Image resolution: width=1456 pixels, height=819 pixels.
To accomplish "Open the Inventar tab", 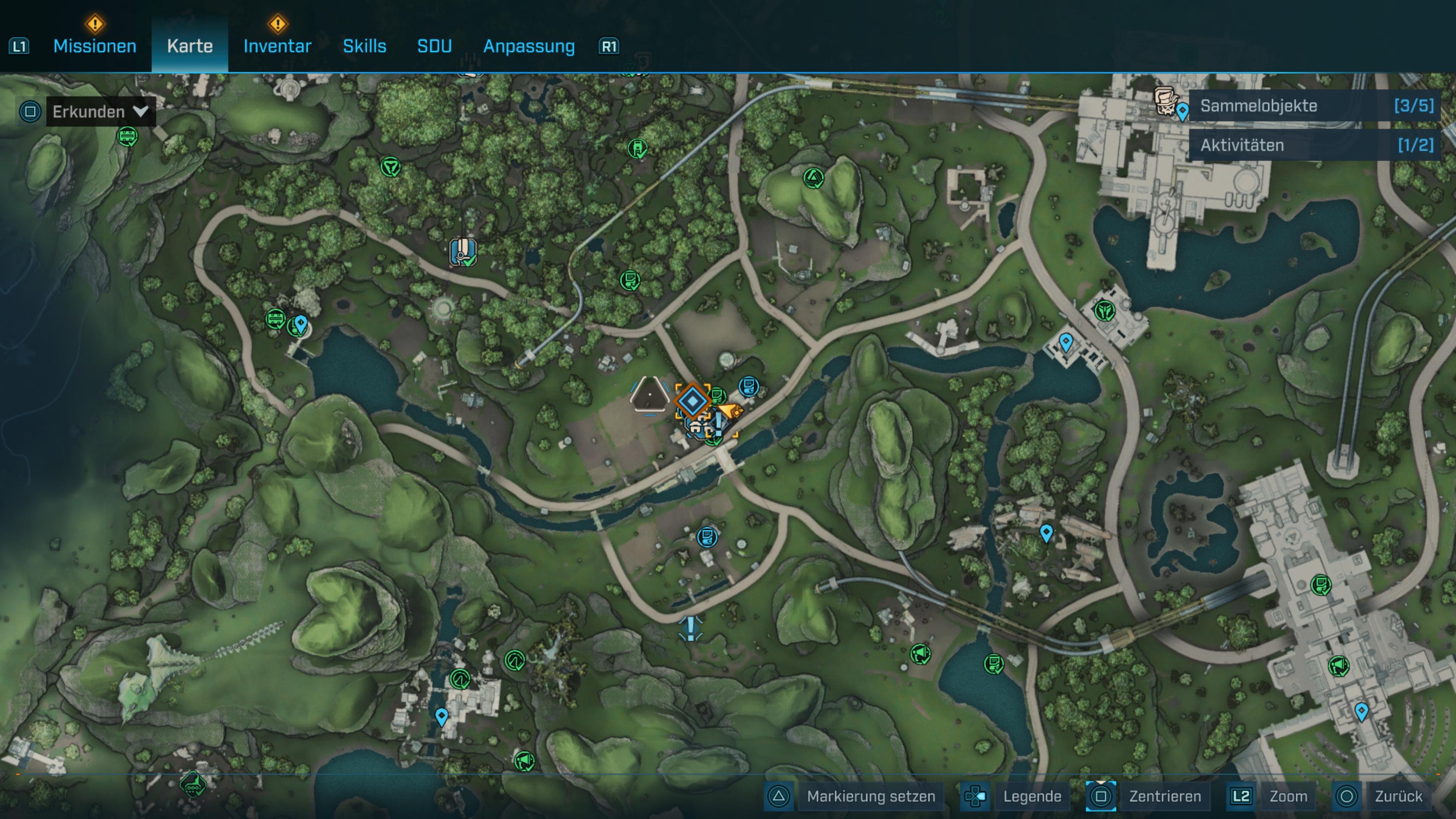I will [277, 46].
